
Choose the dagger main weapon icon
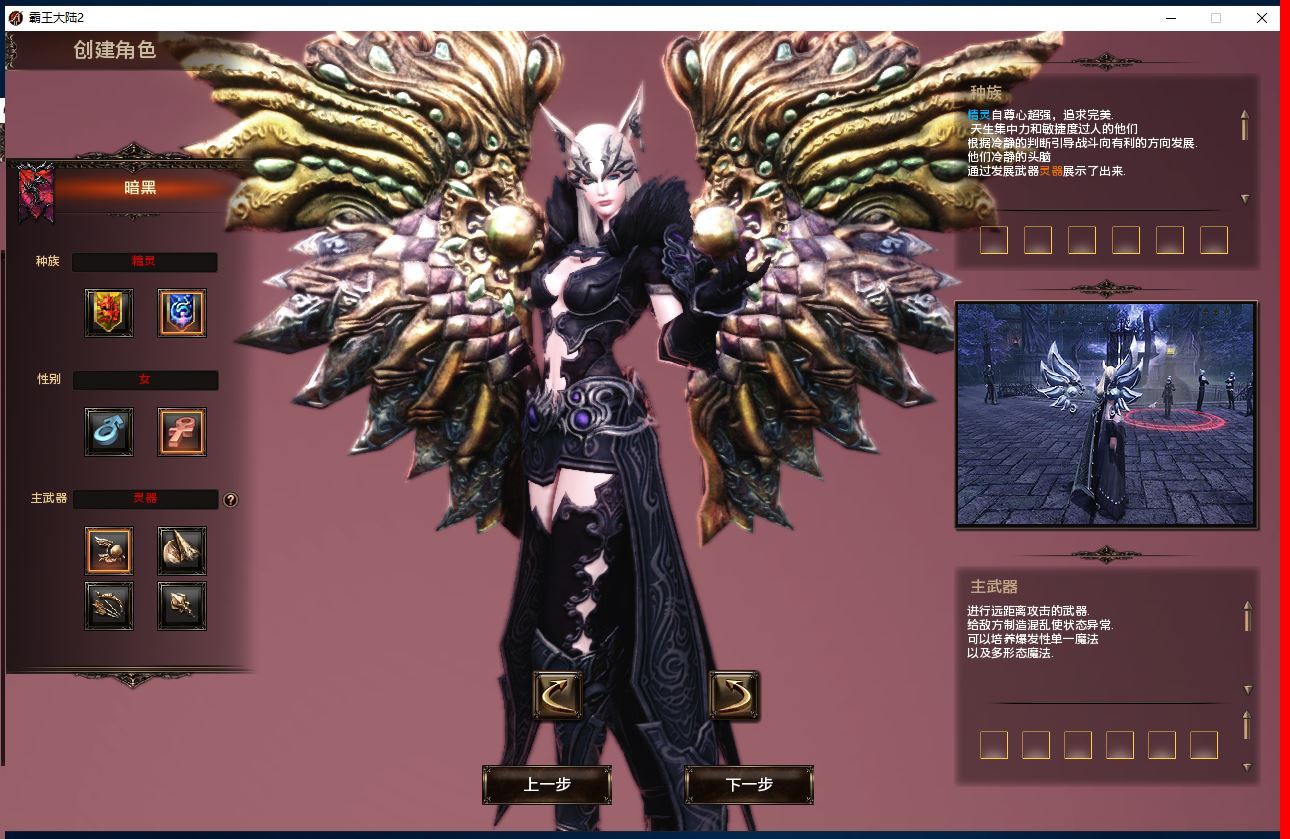click(x=182, y=606)
